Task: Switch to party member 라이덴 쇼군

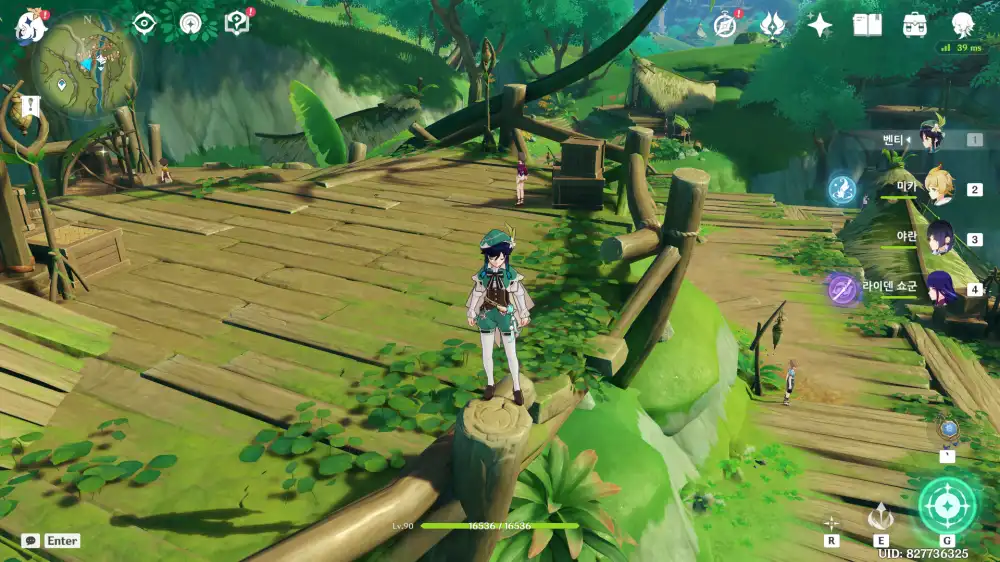Action: click(x=940, y=288)
